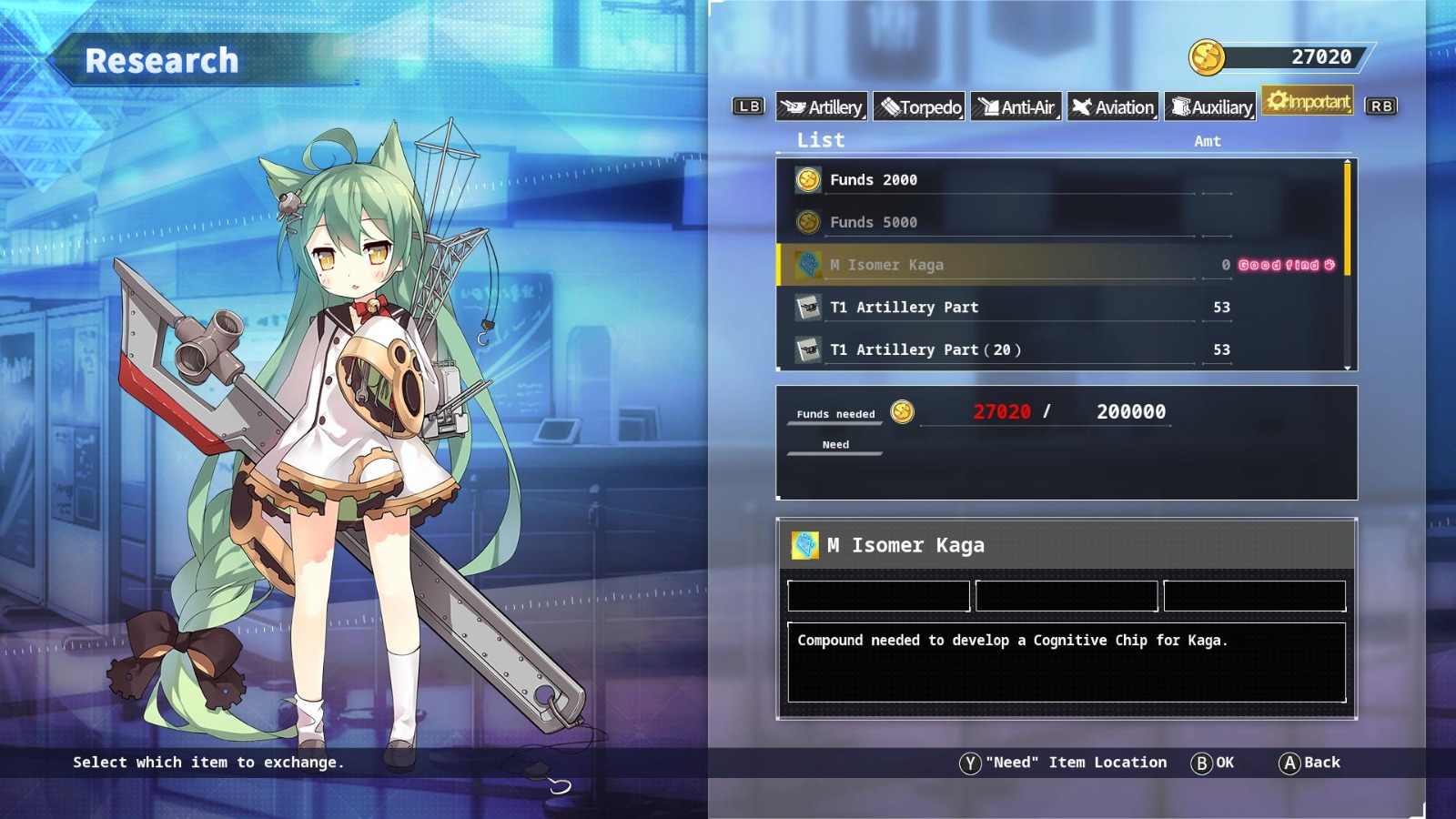1456x819 pixels.
Task: Click the coin icon next to Funds needed
Action: pos(900,411)
